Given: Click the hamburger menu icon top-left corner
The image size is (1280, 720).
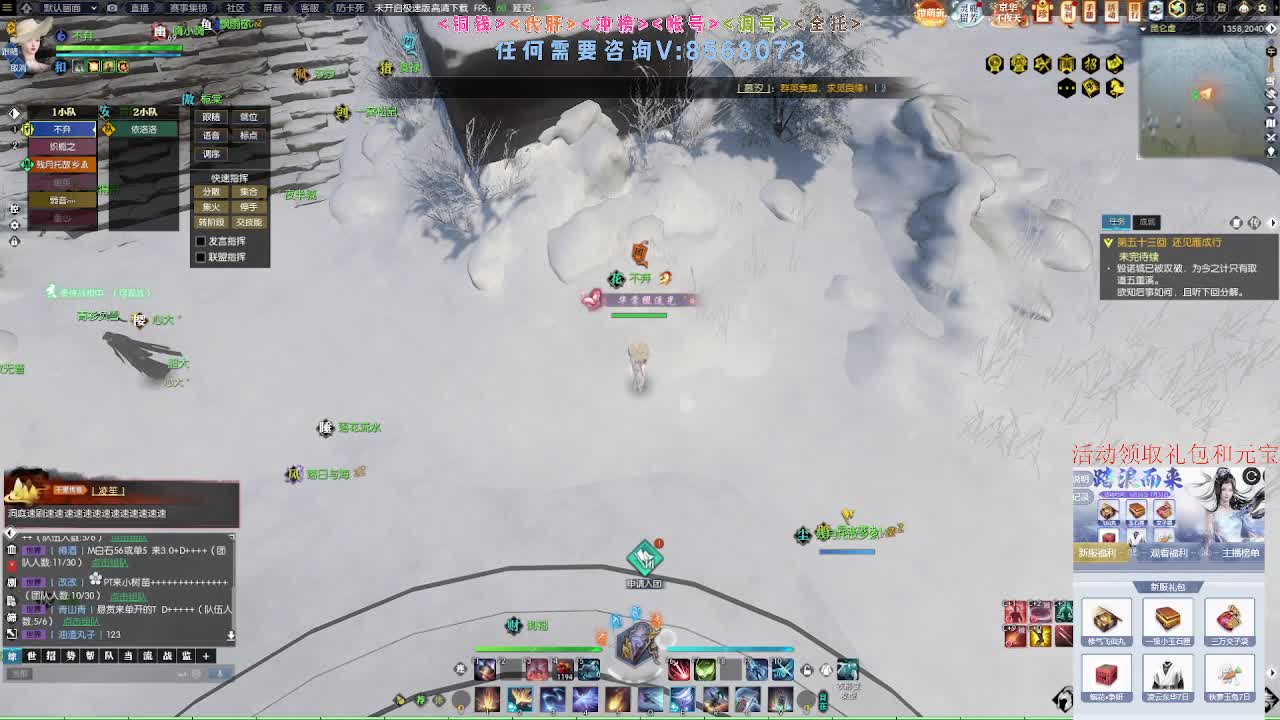Looking at the screenshot, I should (9, 9).
